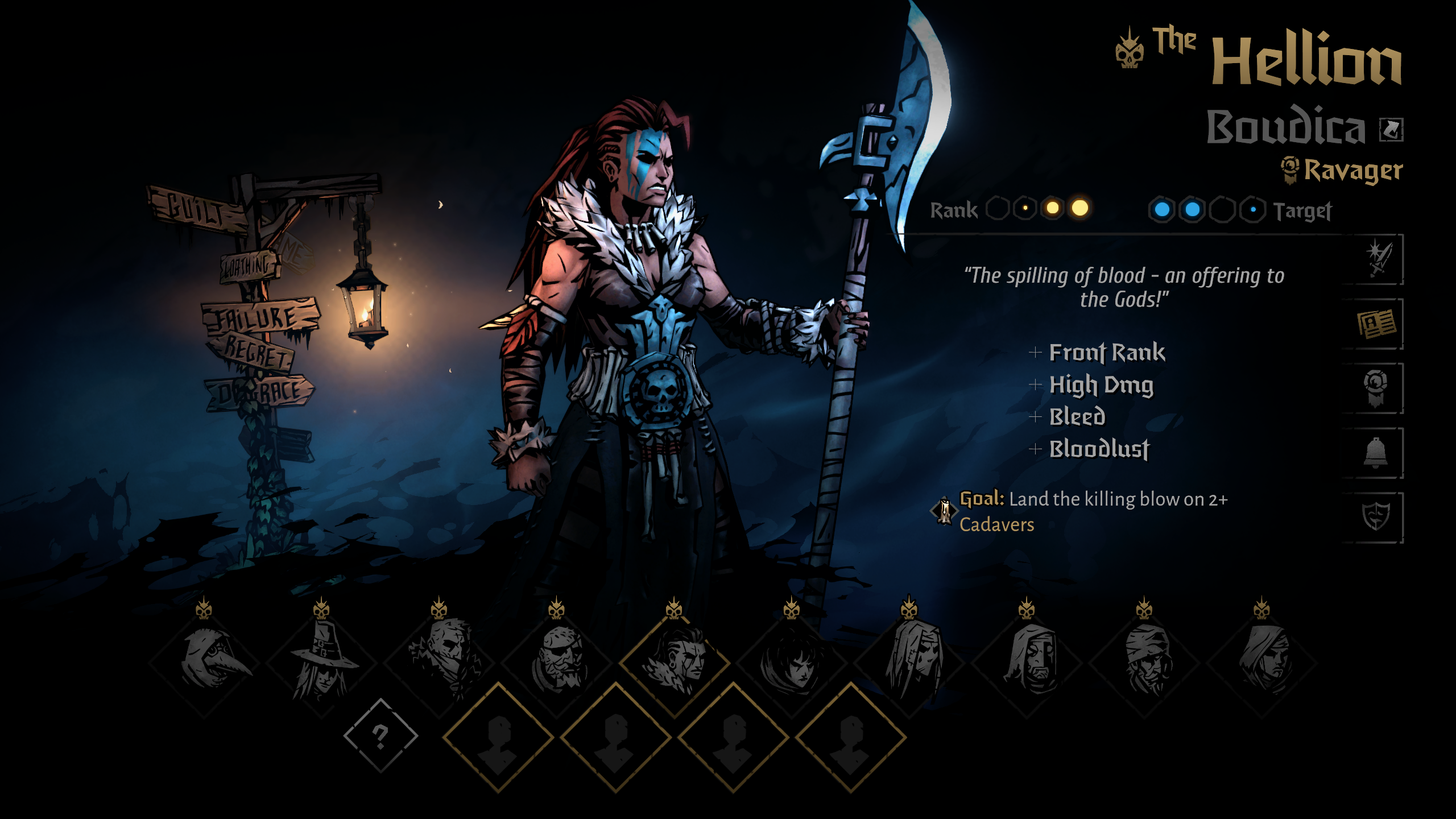Viewport: 1456px width, 819px height.
Task: Pick the hooded bearded hero portrait
Action: pos(1027,661)
